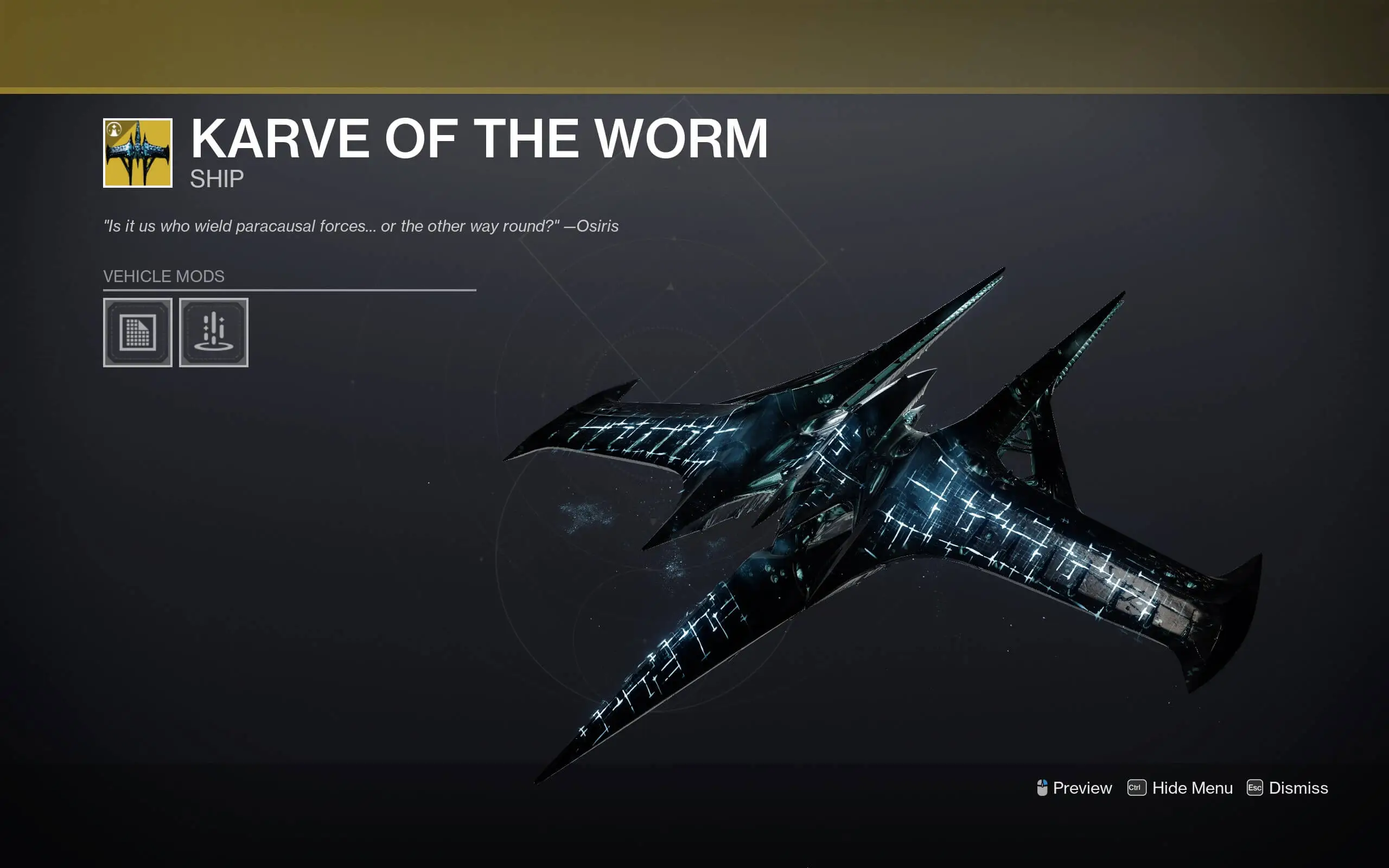The width and height of the screenshot is (1389, 868).
Task: Preview the Karve of the Worm
Action: coord(1082,788)
